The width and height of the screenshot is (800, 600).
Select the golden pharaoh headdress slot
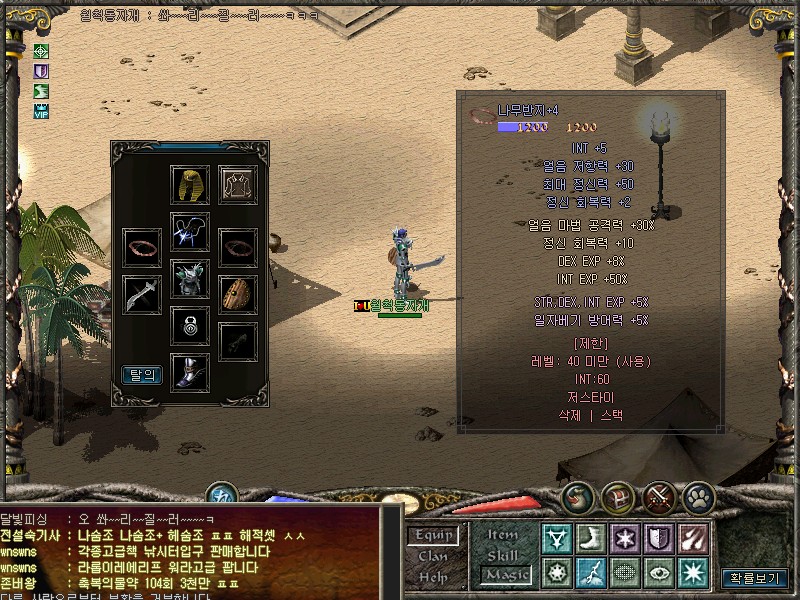point(190,186)
